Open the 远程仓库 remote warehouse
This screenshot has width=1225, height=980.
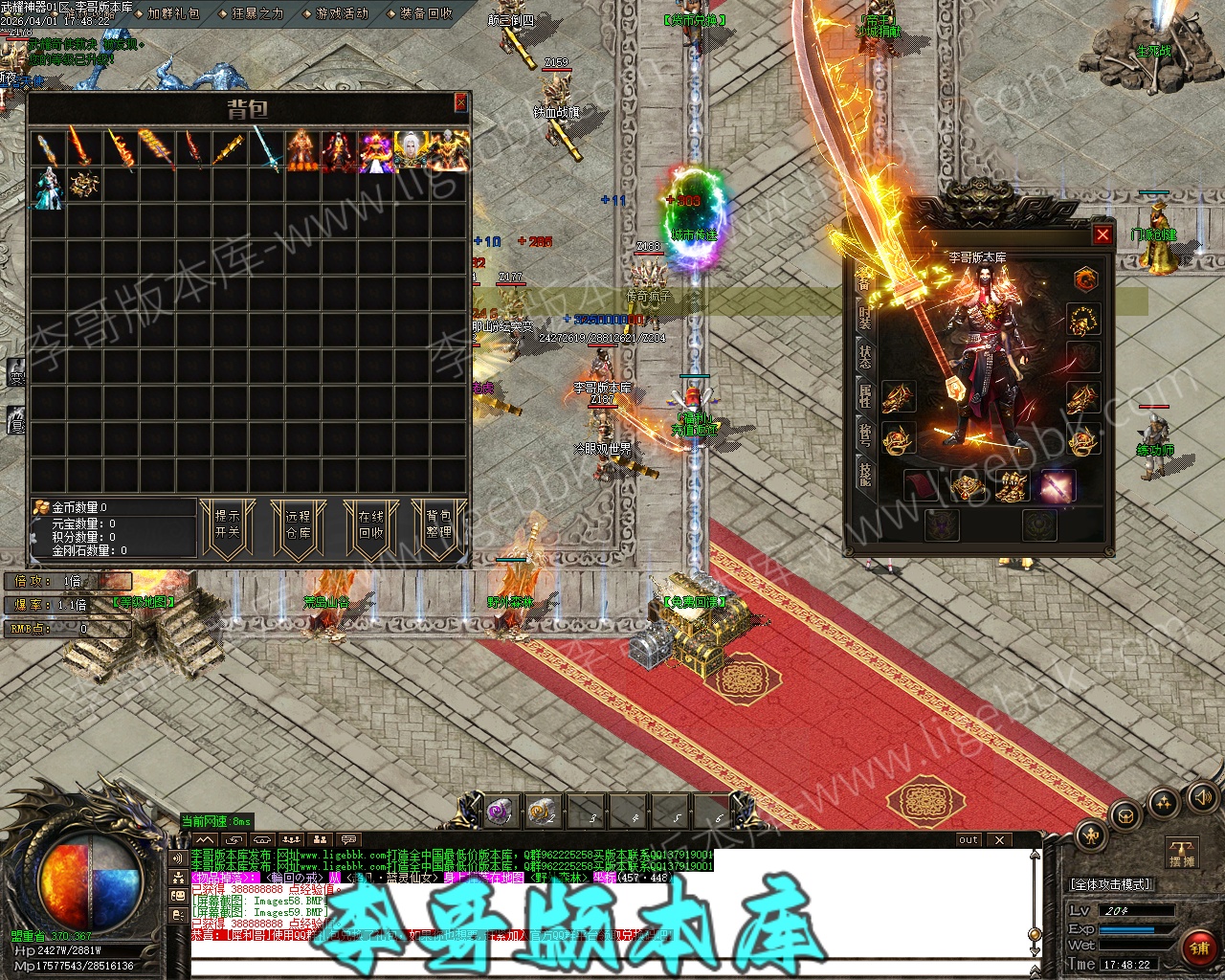coord(298,524)
